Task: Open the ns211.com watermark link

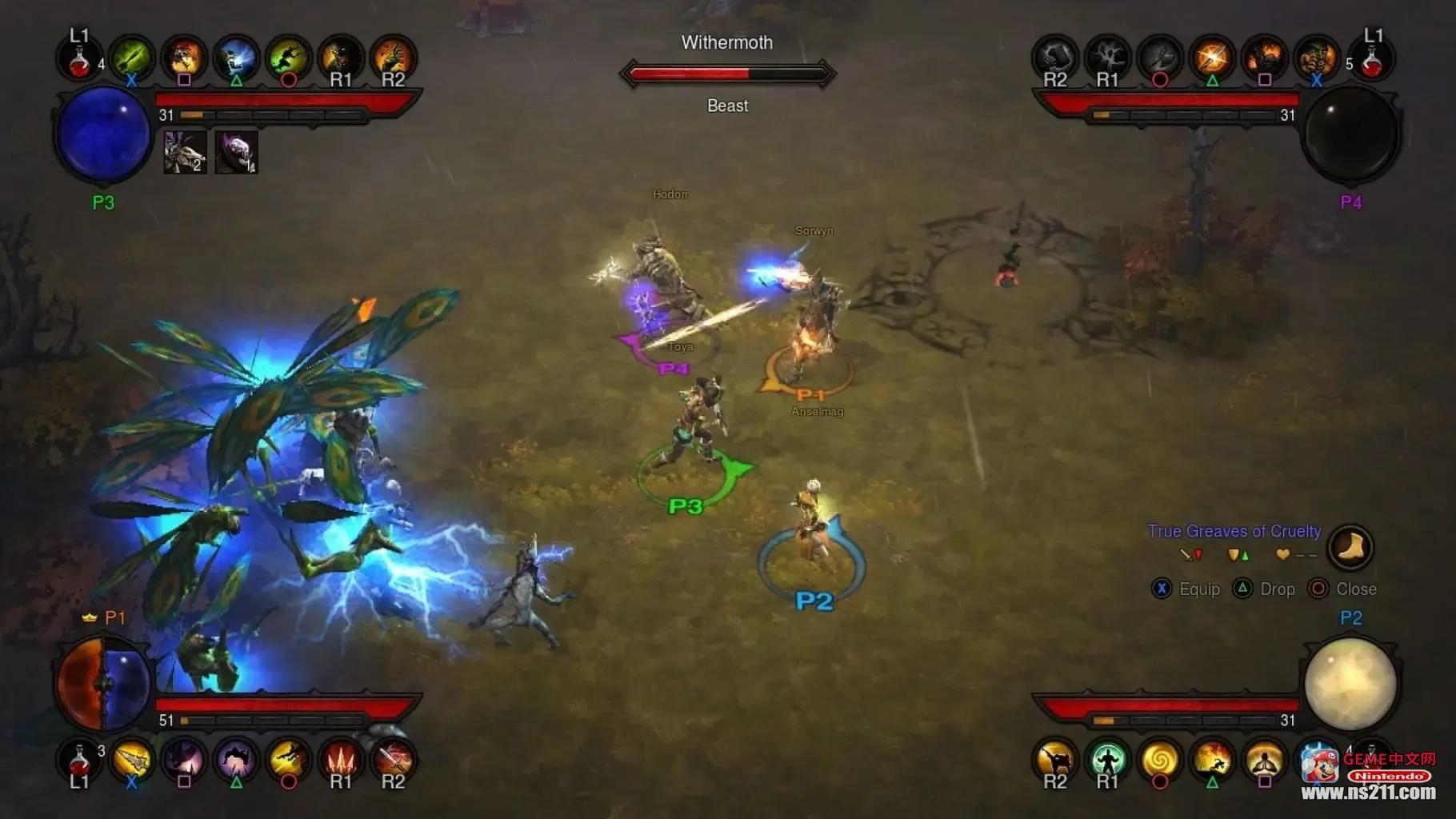Action: [1368, 792]
